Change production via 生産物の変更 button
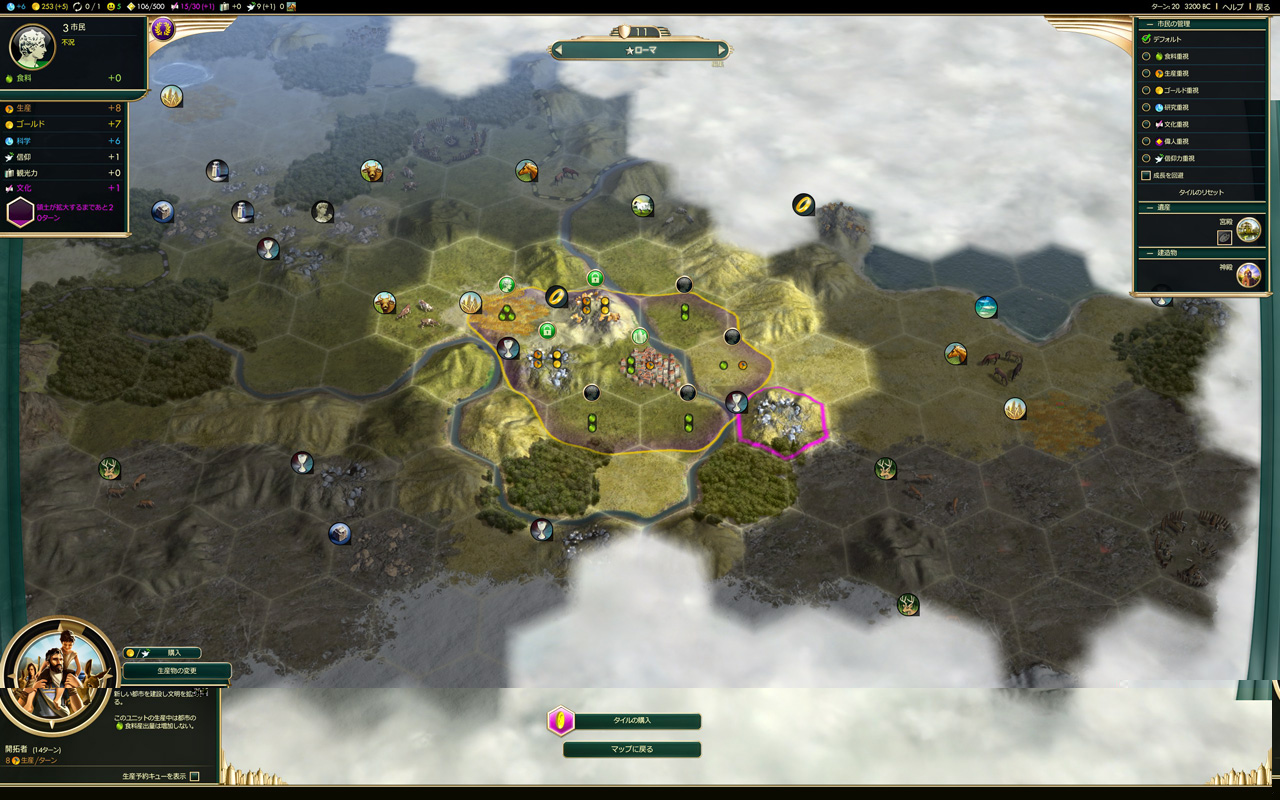The width and height of the screenshot is (1280, 800). pos(177,671)
